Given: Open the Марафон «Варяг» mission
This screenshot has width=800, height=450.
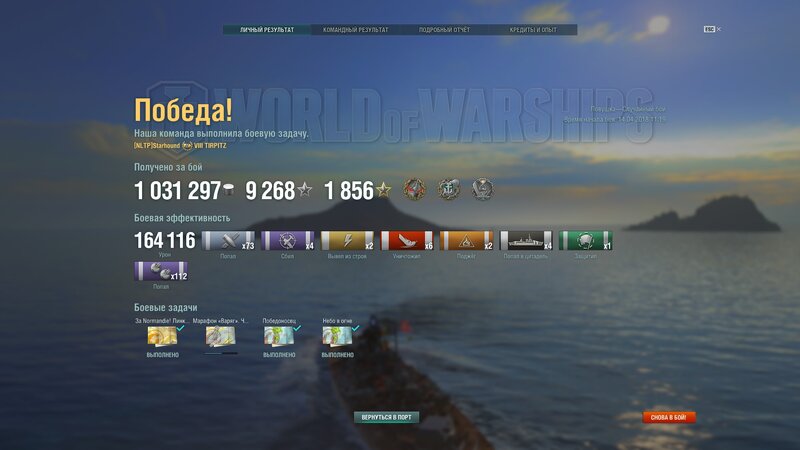Looking at the screenshot, I should (x=220, y=337).
